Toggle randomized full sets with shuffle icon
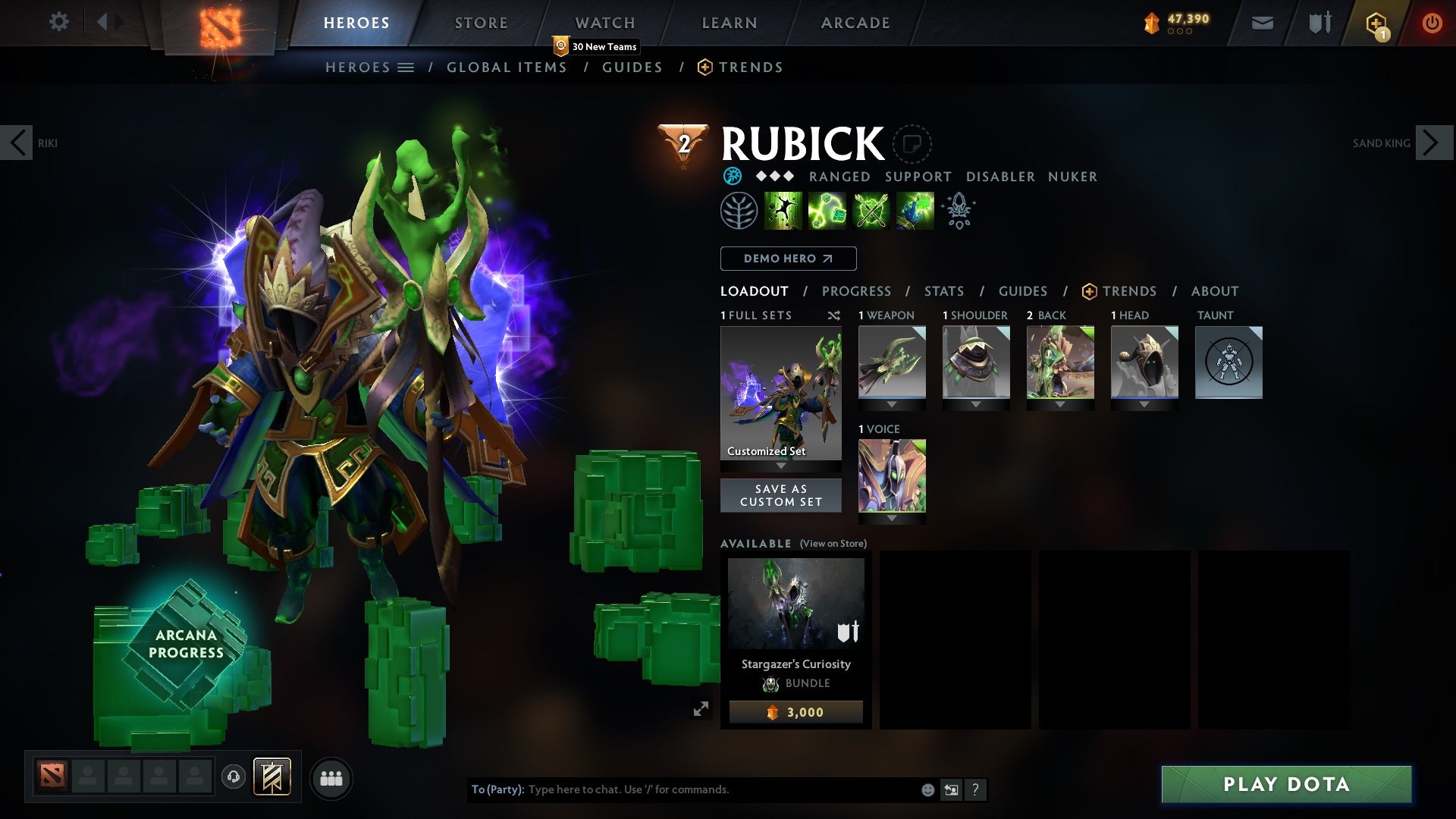Screen dimensions: 1456x819 (834, 315)
